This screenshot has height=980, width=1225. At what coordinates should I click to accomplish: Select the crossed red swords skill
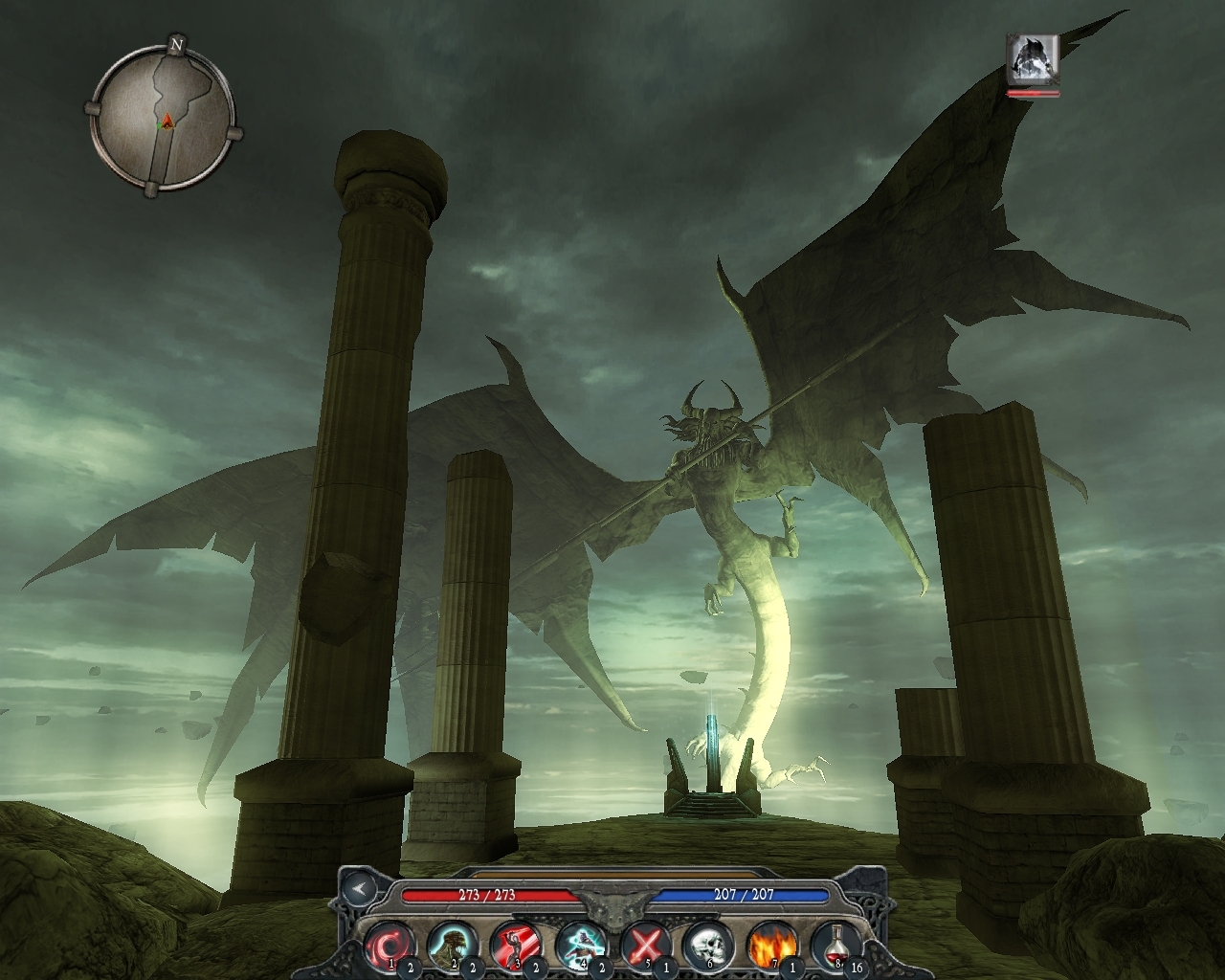point(642,944)
